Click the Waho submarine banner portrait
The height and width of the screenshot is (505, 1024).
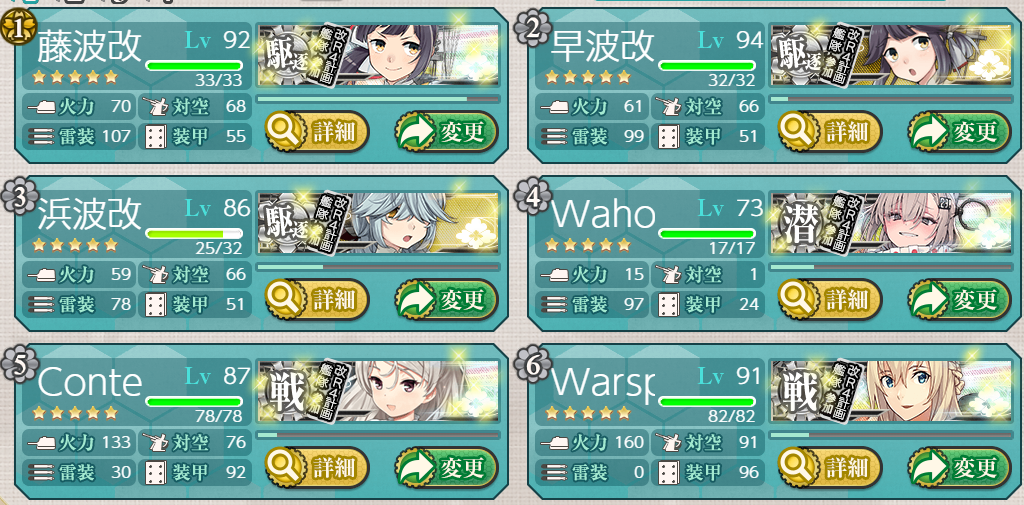890,223
